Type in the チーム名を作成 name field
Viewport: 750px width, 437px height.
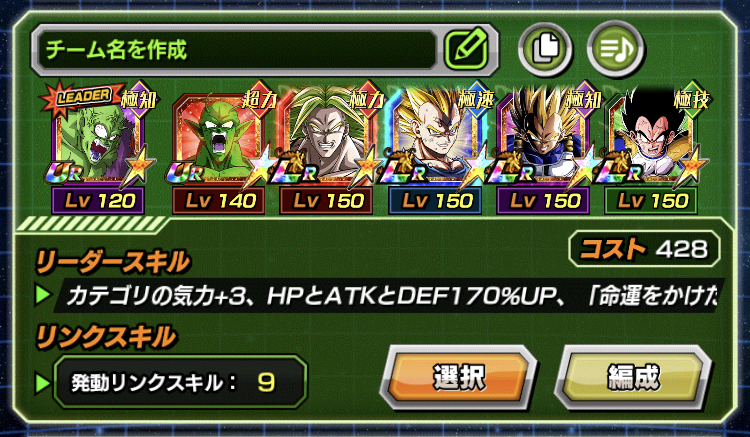coord(235,47)
